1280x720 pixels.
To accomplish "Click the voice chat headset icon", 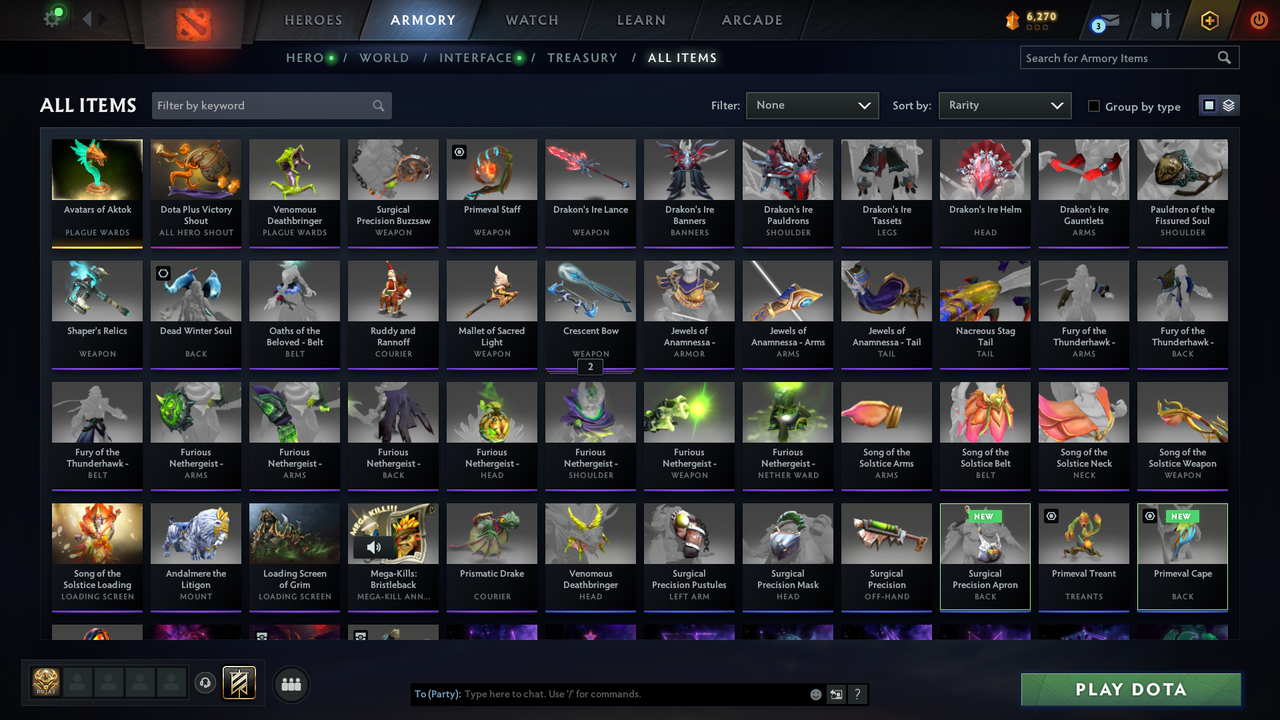I will coord(206,683).
